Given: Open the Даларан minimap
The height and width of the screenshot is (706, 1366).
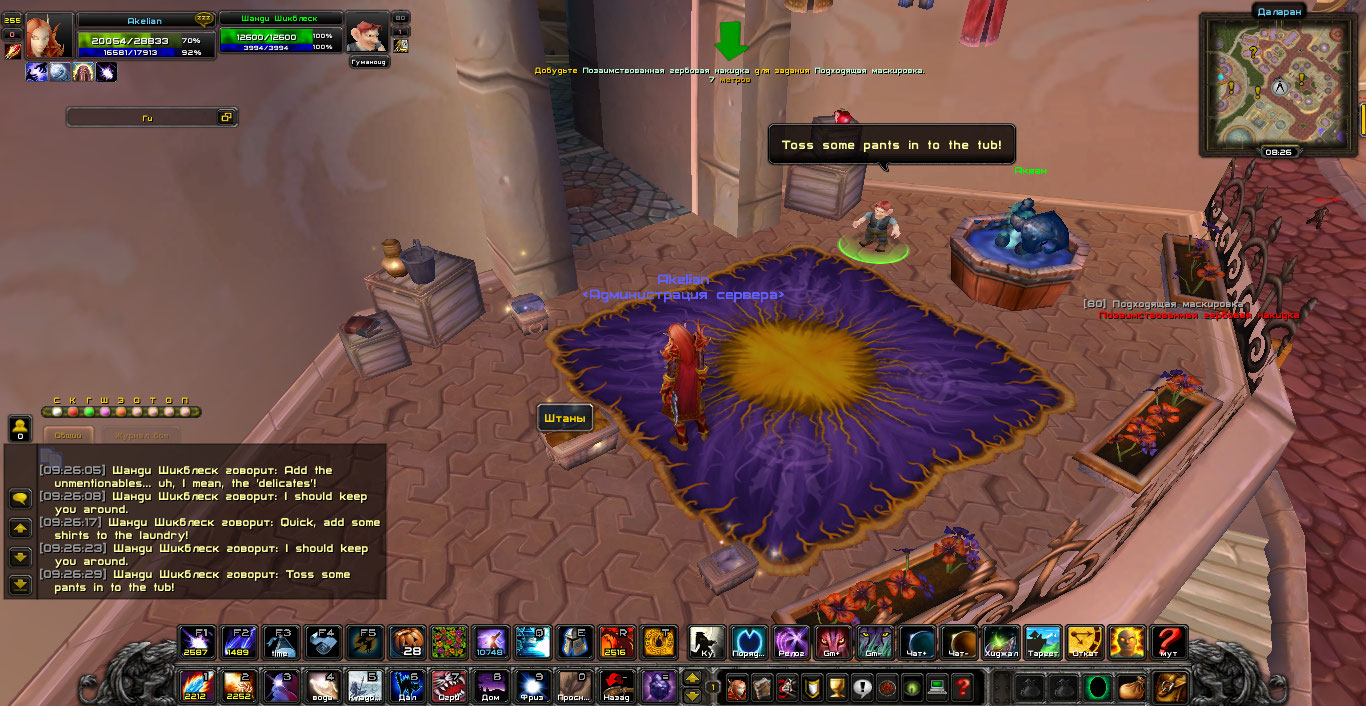Looking at the screenshot, I should 1278,87.
